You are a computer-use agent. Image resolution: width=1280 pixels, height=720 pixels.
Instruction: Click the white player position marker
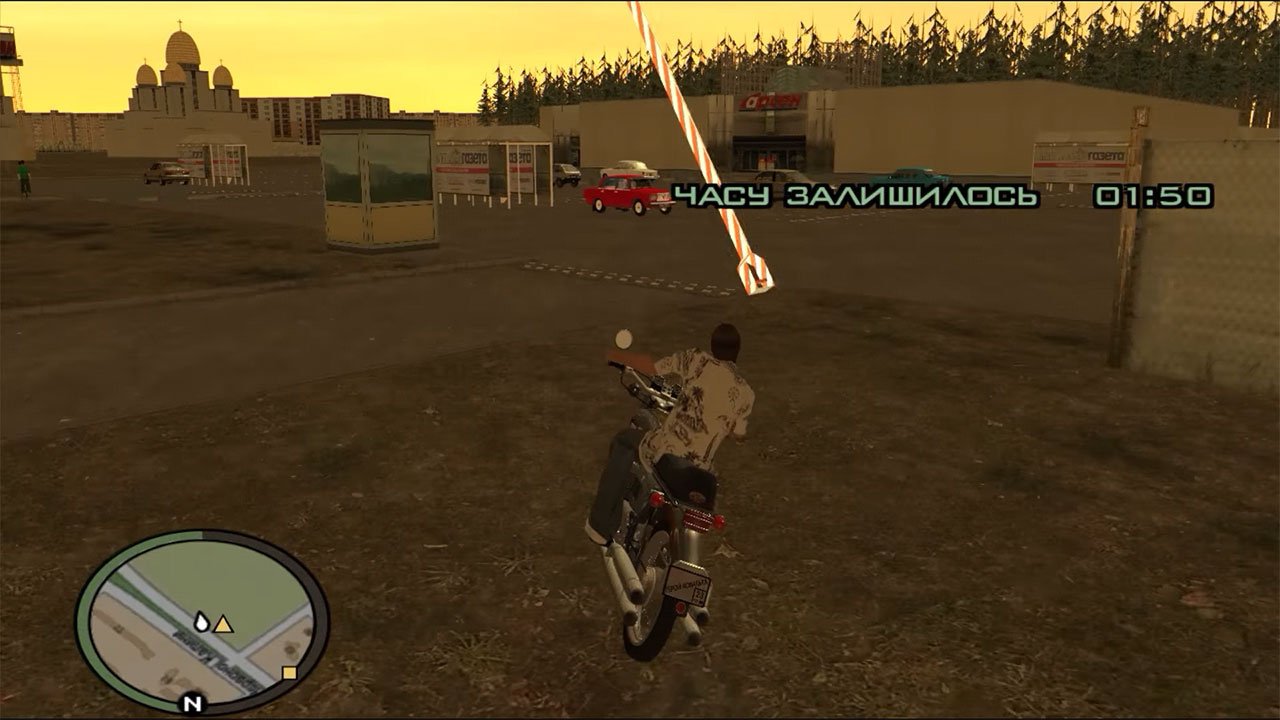click(x=202, y=622)
